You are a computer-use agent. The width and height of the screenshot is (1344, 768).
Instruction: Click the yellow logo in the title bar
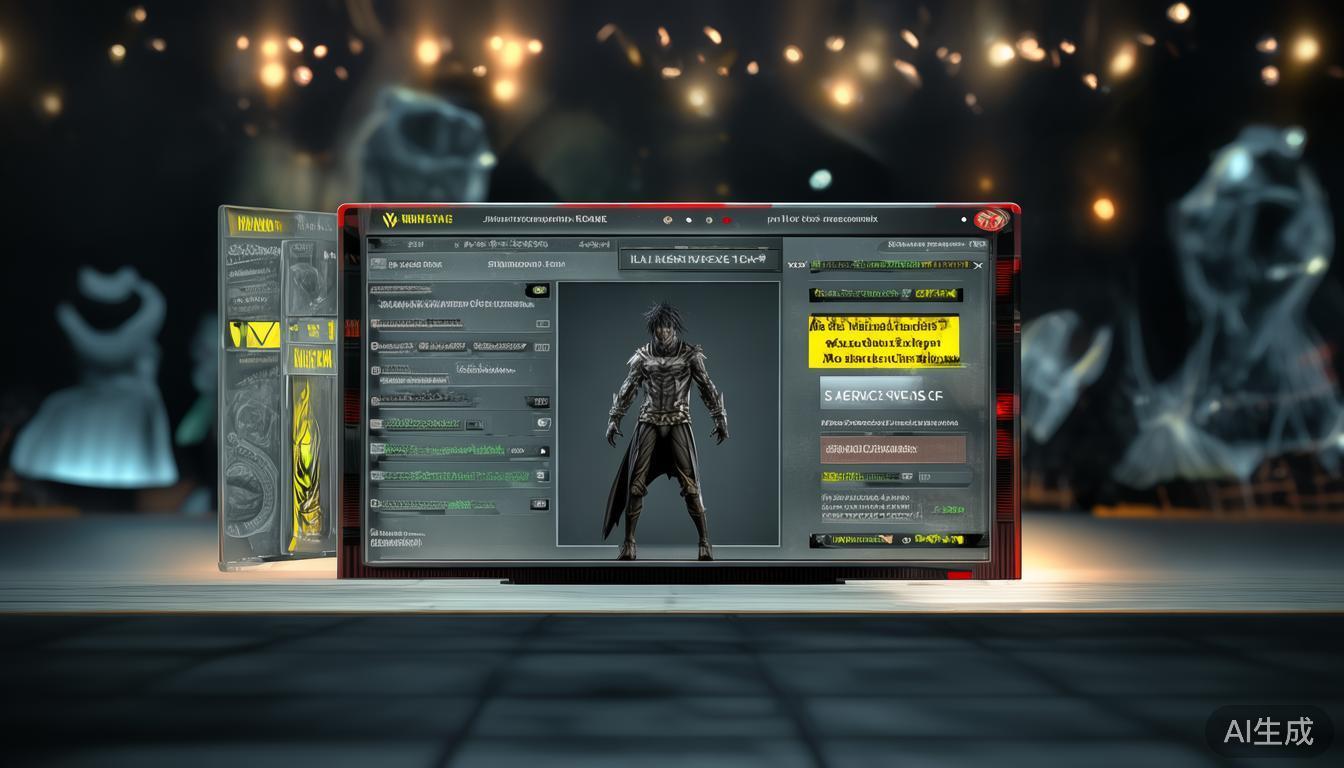[x=390, y=220]
